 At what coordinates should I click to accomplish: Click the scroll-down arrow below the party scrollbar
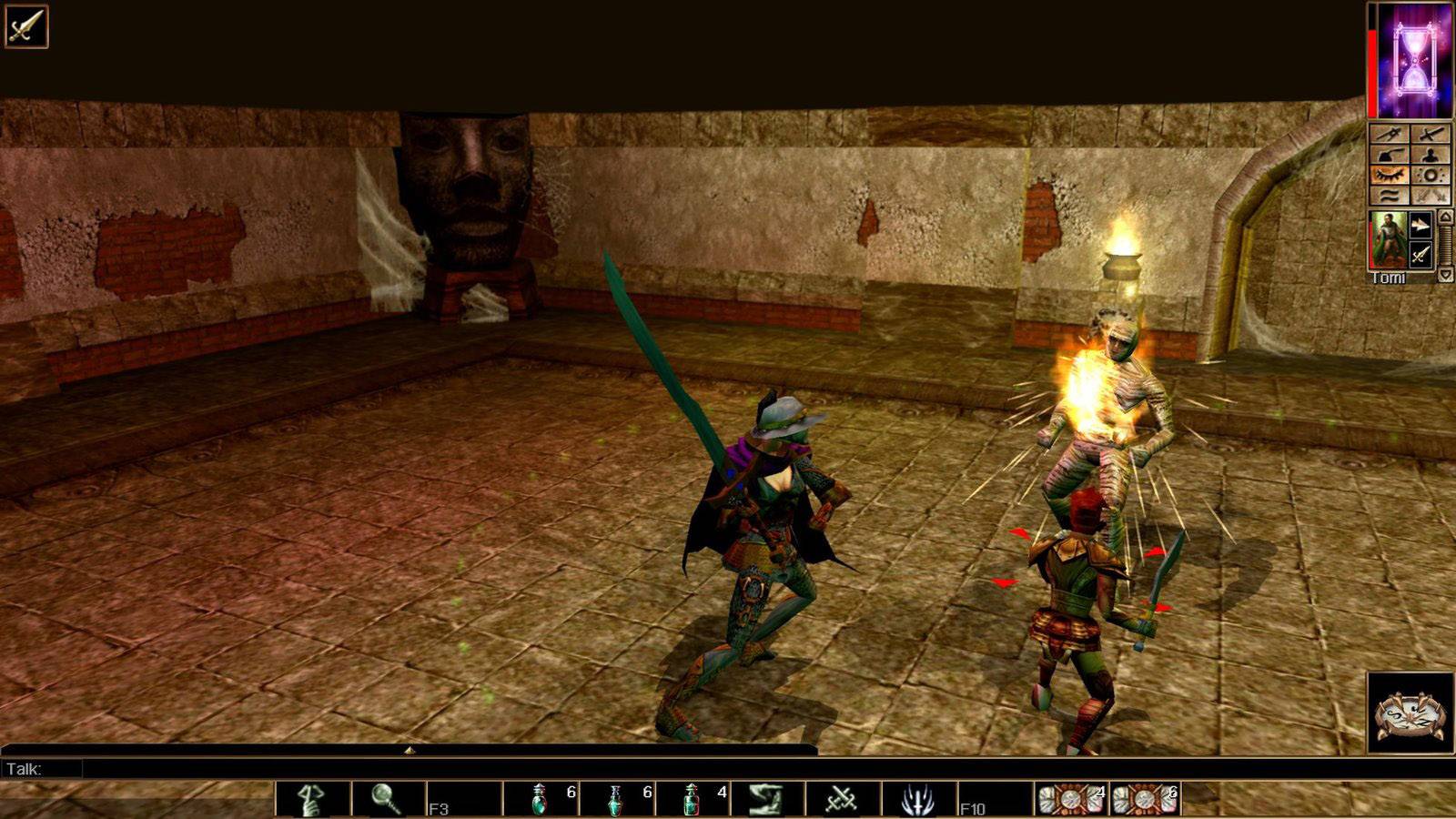coord(1444,275)
